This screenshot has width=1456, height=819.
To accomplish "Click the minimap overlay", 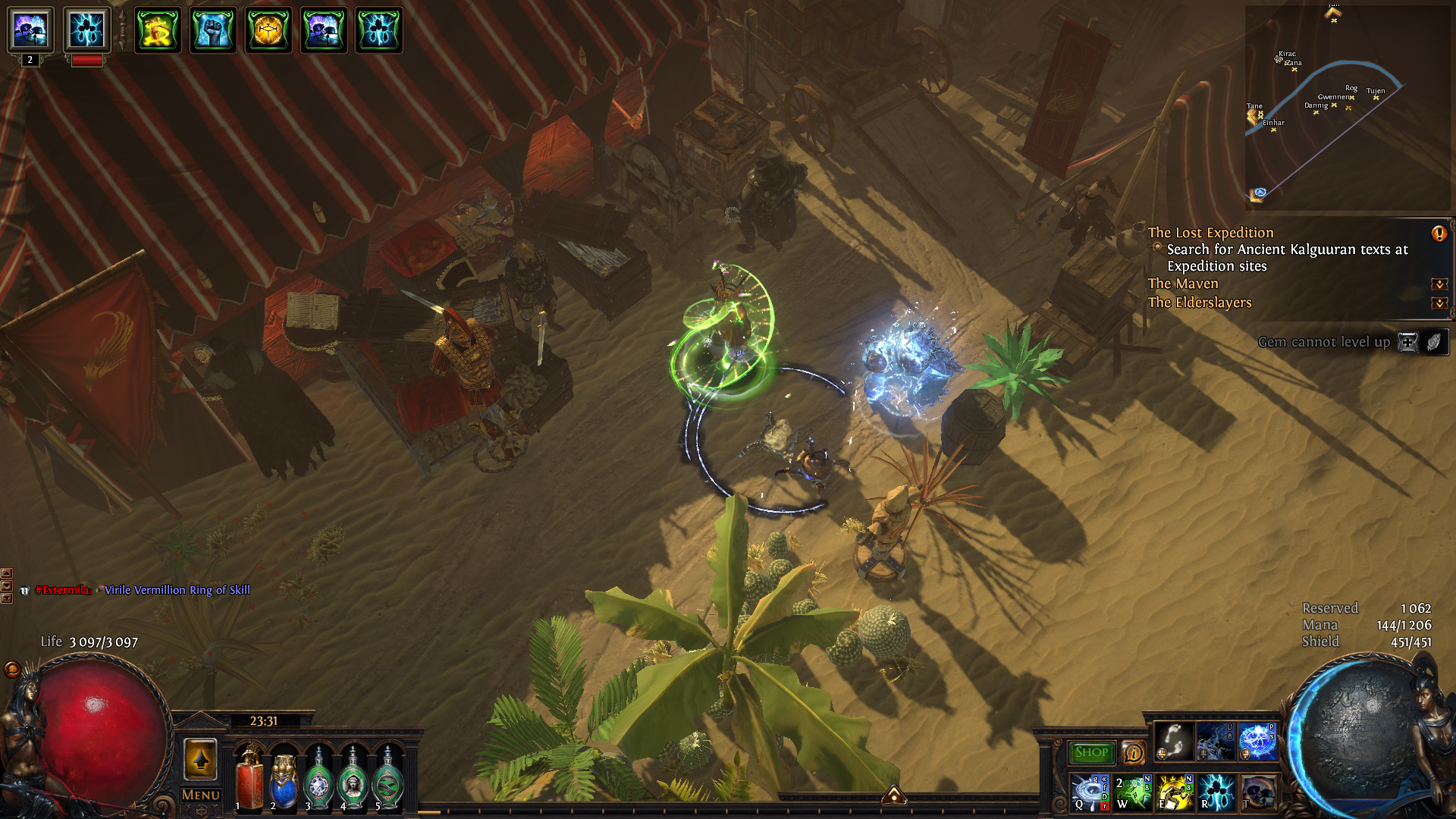I will tap(1346, 106).
